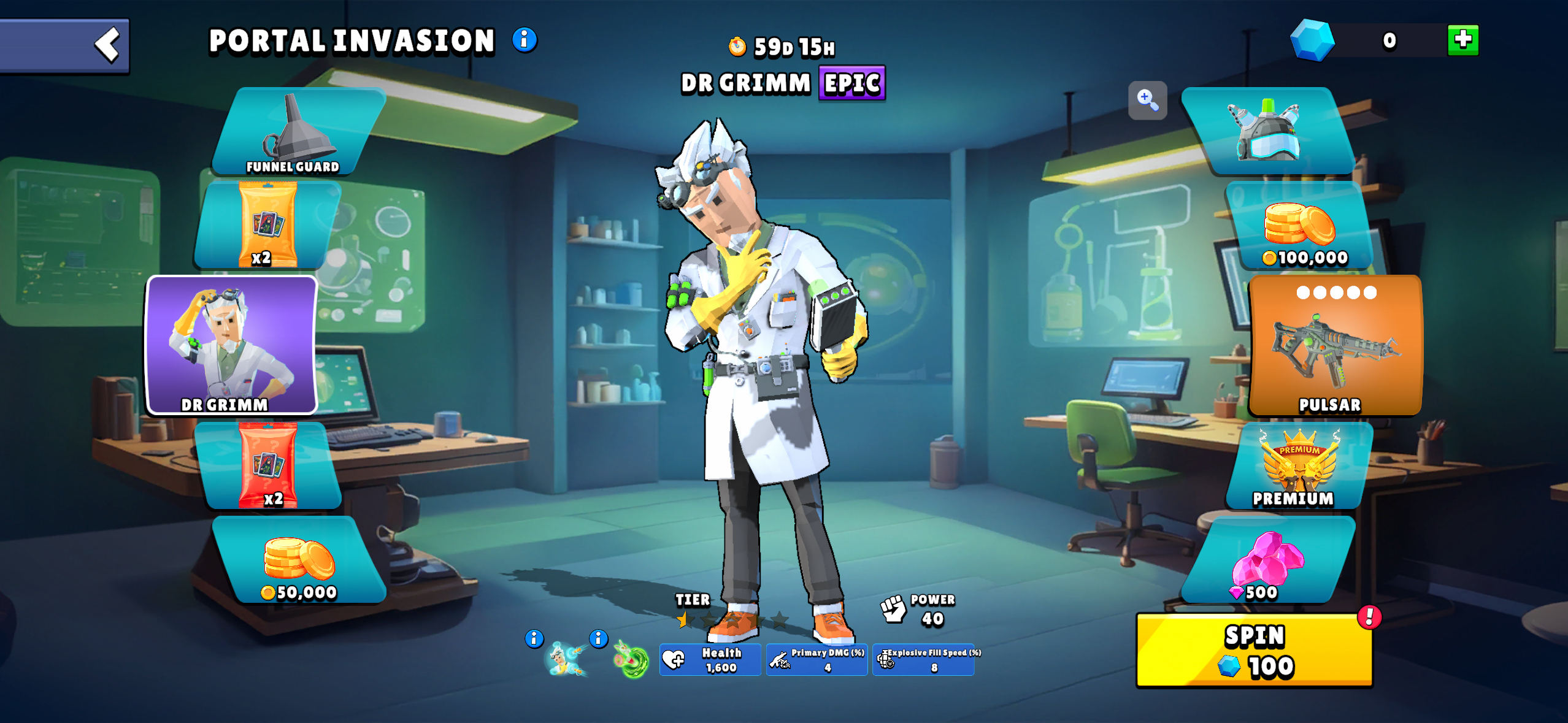1568x723 pixels.
Task: Select the Pulsar weapon reward tile
Action: [1335, 345]
